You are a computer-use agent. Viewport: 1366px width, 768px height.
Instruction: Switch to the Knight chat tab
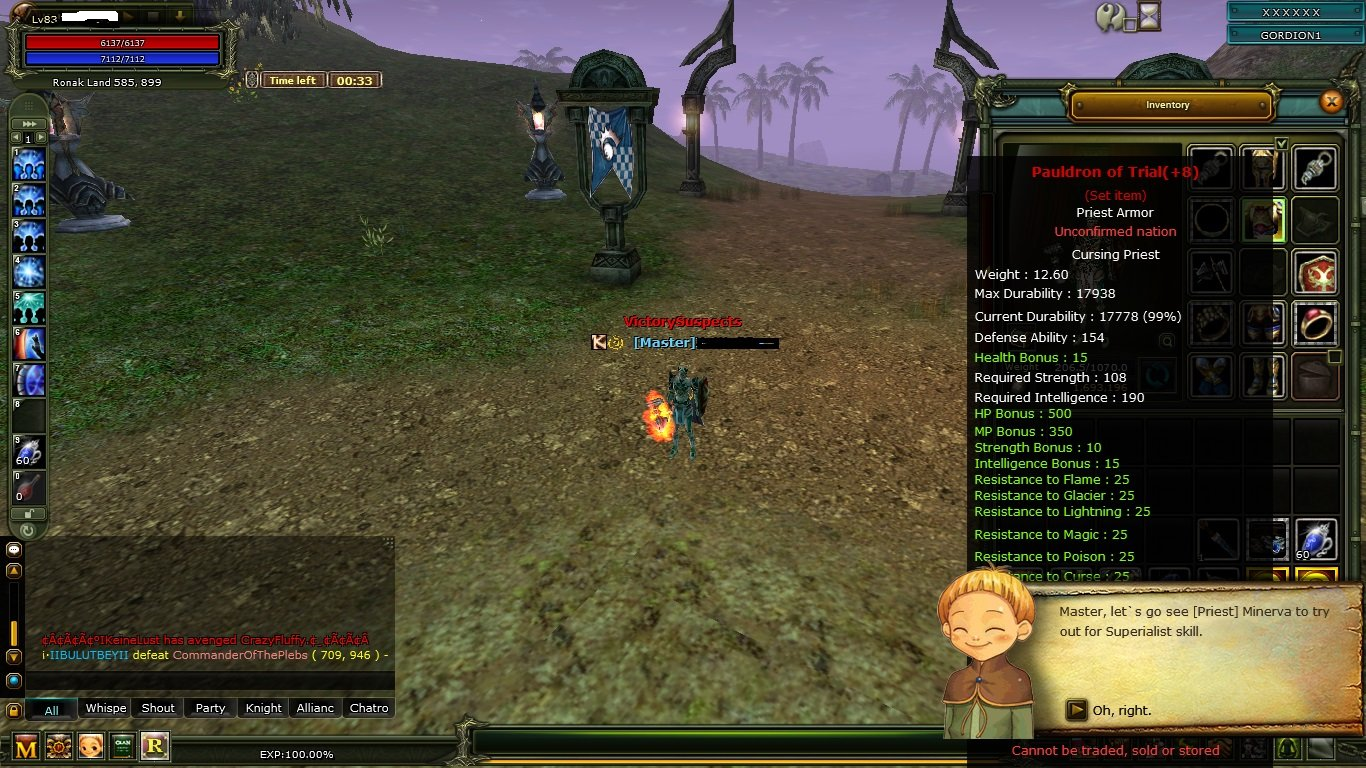(x=264, y=708)
